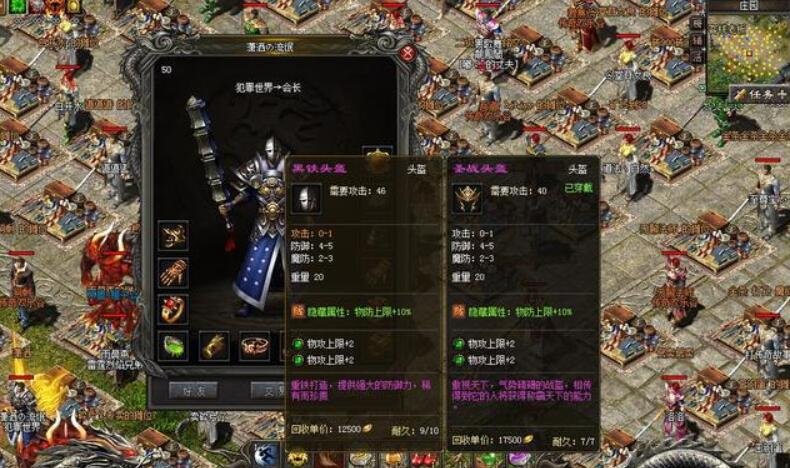Select the green jade ring slot
Image resolution: width=790 pixels, height=468 pixels.
(x=173, y=346)
